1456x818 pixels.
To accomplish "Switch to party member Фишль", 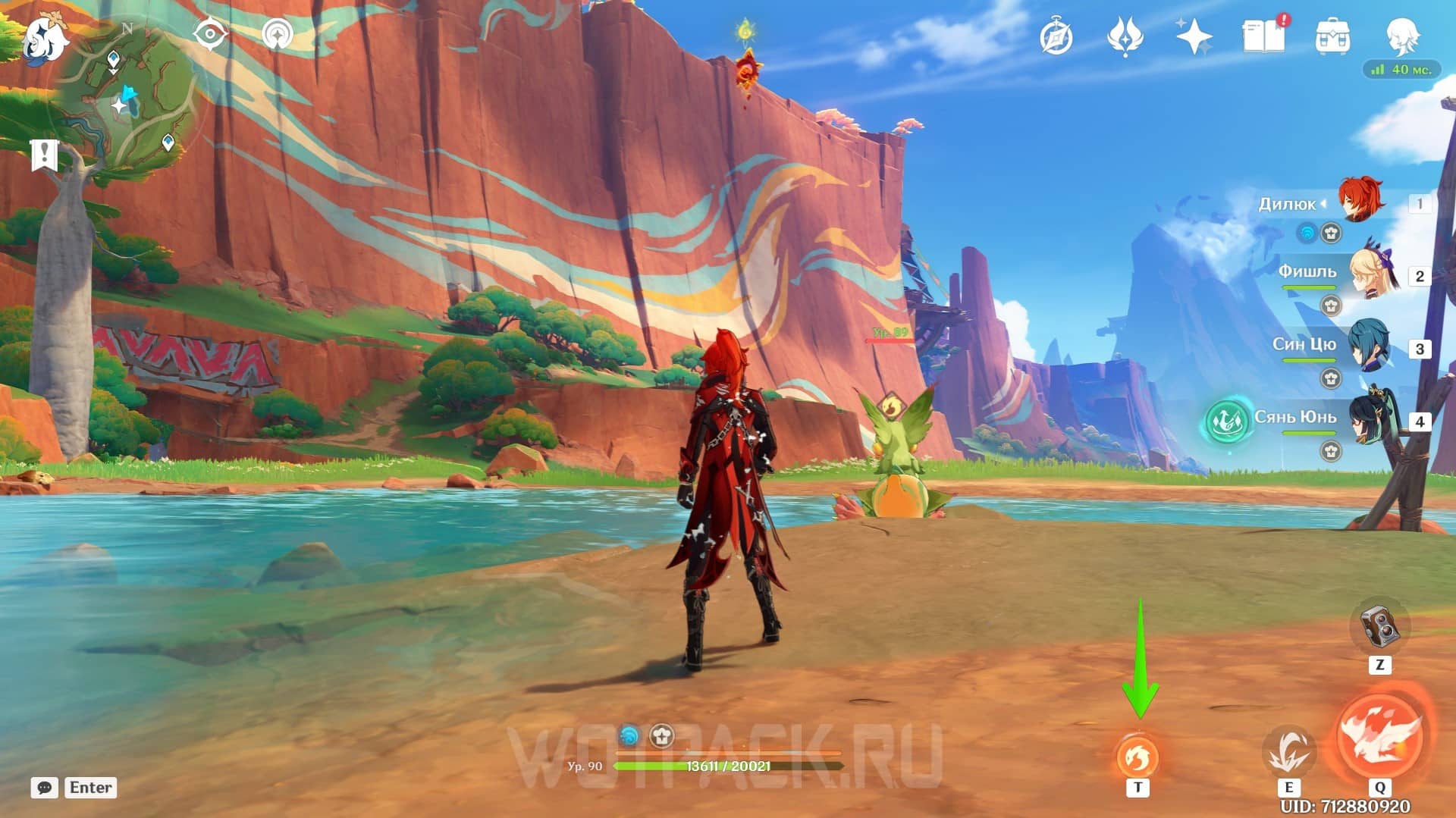I will pyautogui.click(x=1371, y=274).
